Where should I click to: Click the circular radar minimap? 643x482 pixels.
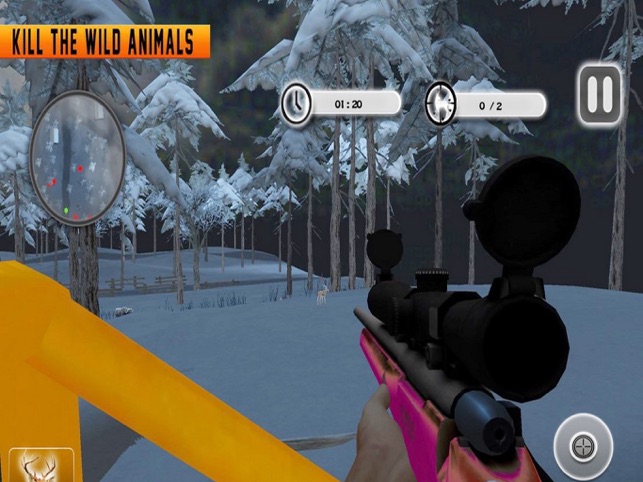pos(76,156)
